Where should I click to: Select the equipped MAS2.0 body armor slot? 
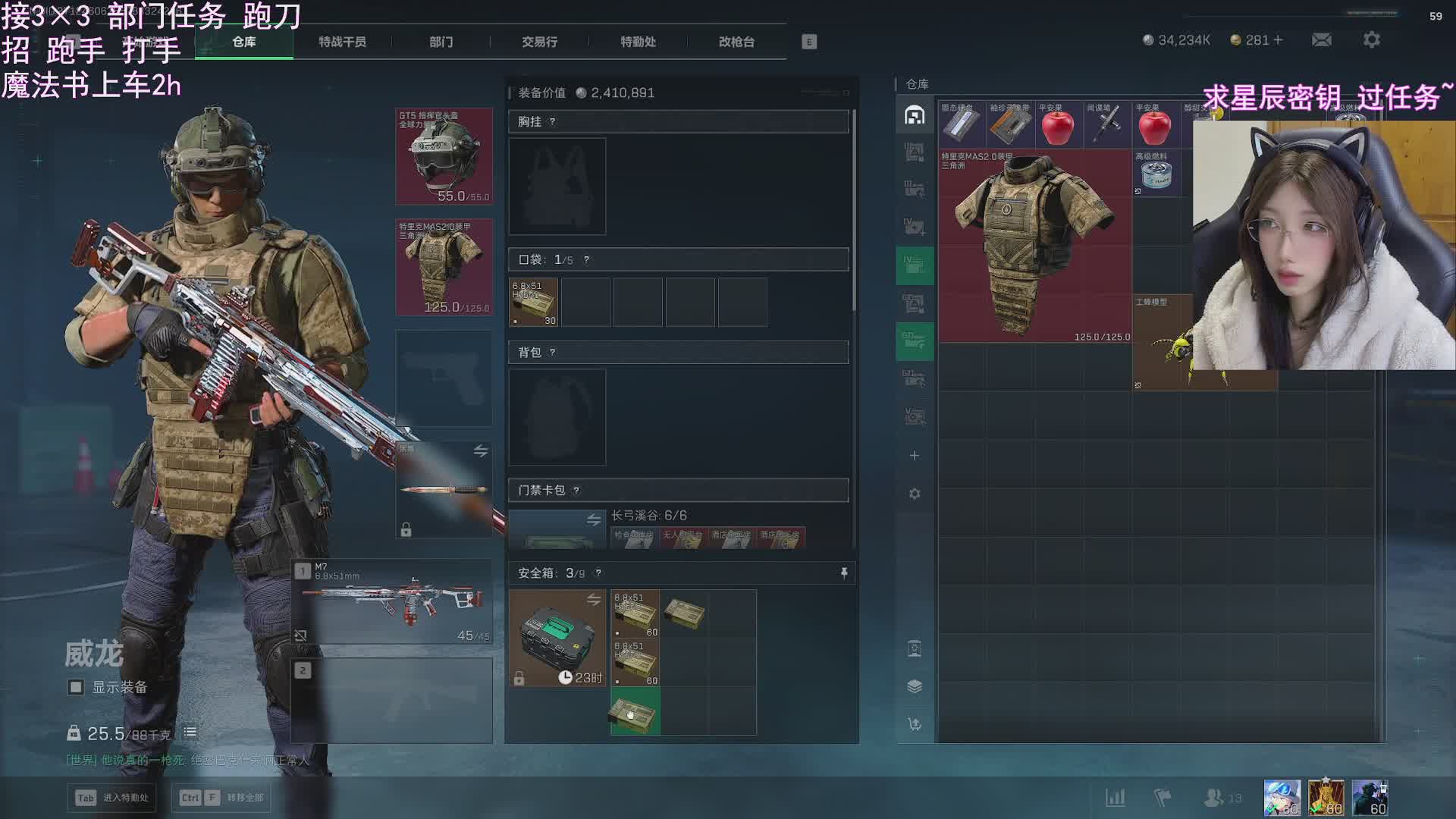tap(444, 267)
